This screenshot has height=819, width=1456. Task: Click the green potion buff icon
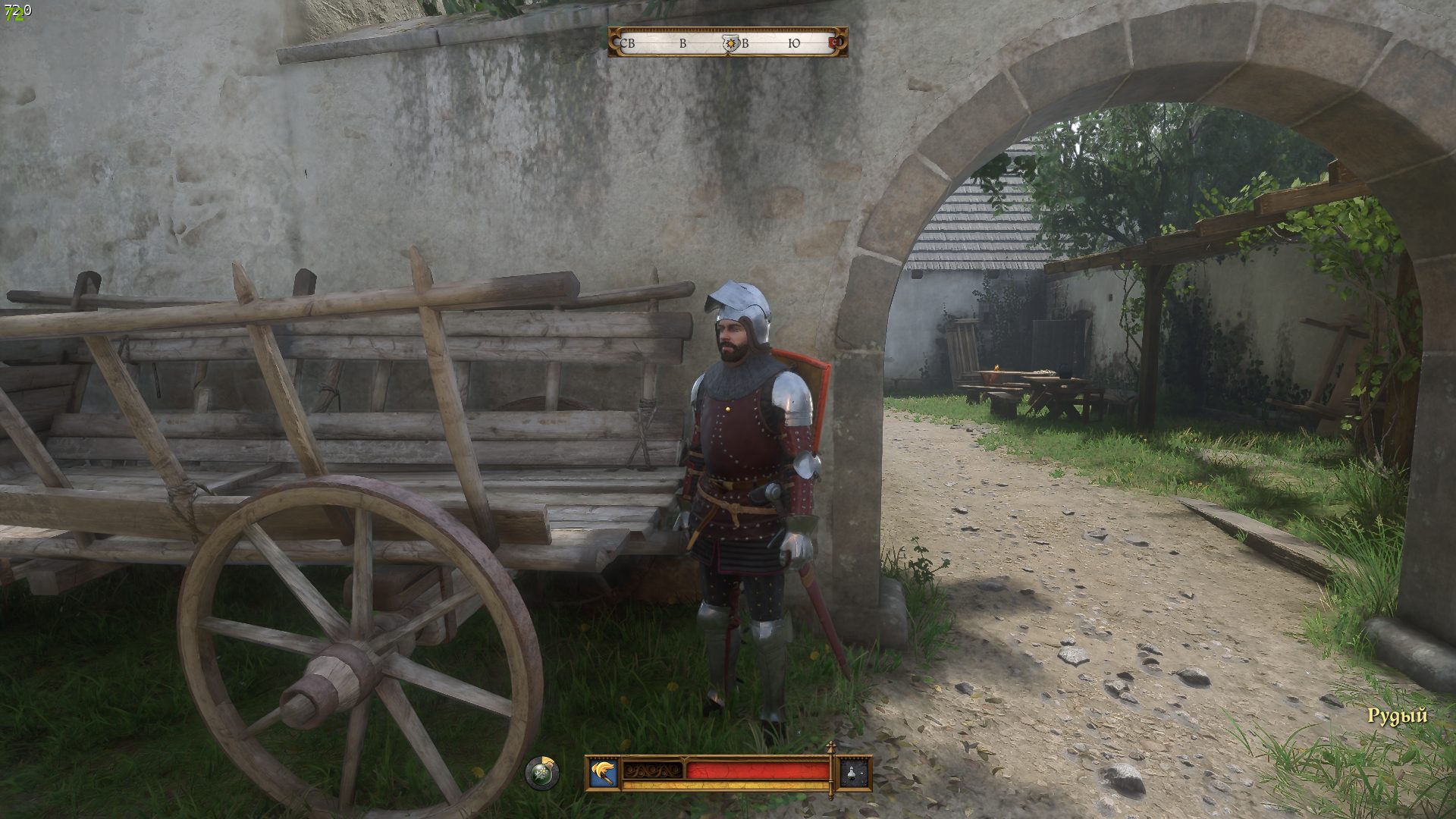(x=542, y=773)
